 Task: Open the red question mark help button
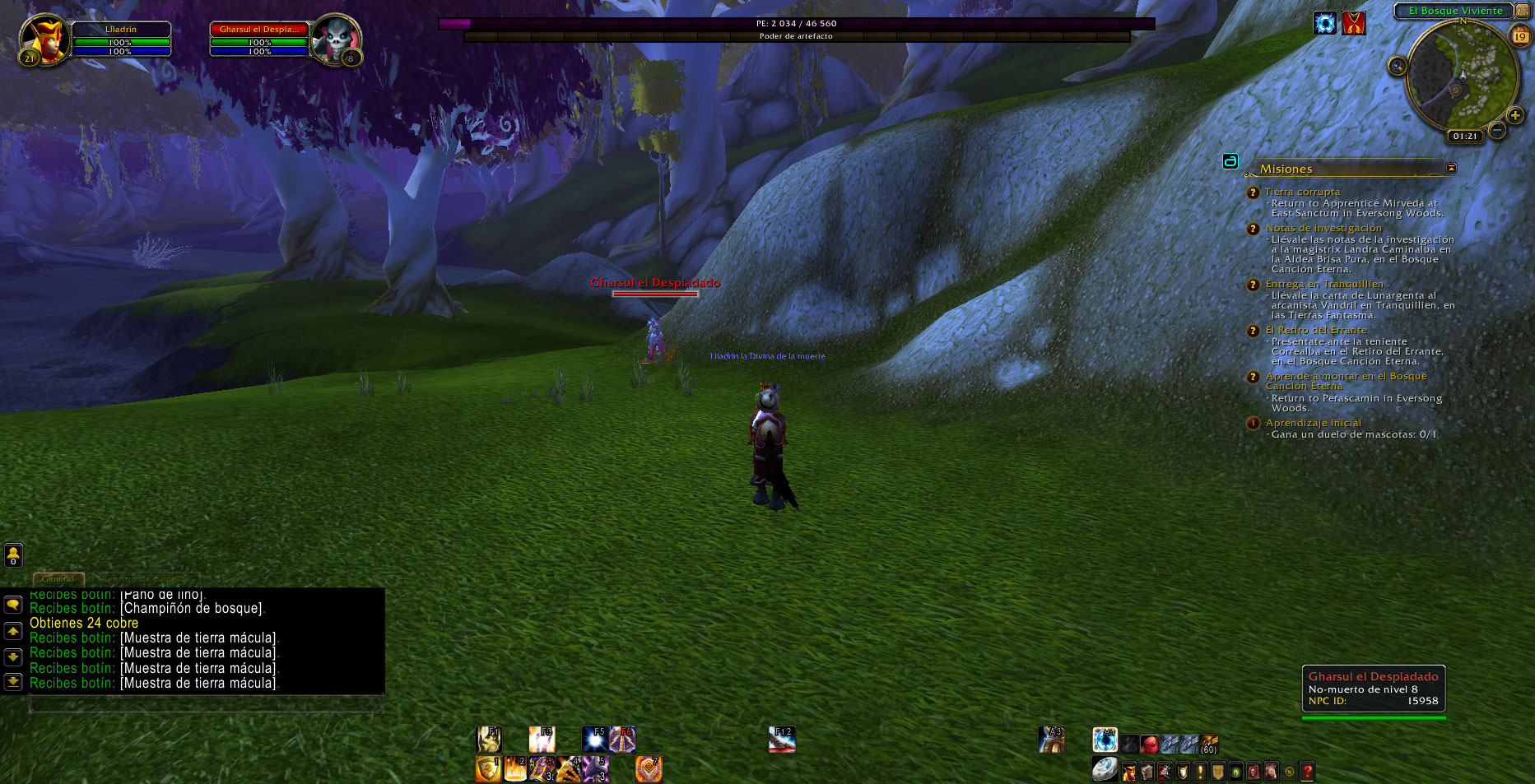point(1307,772)
